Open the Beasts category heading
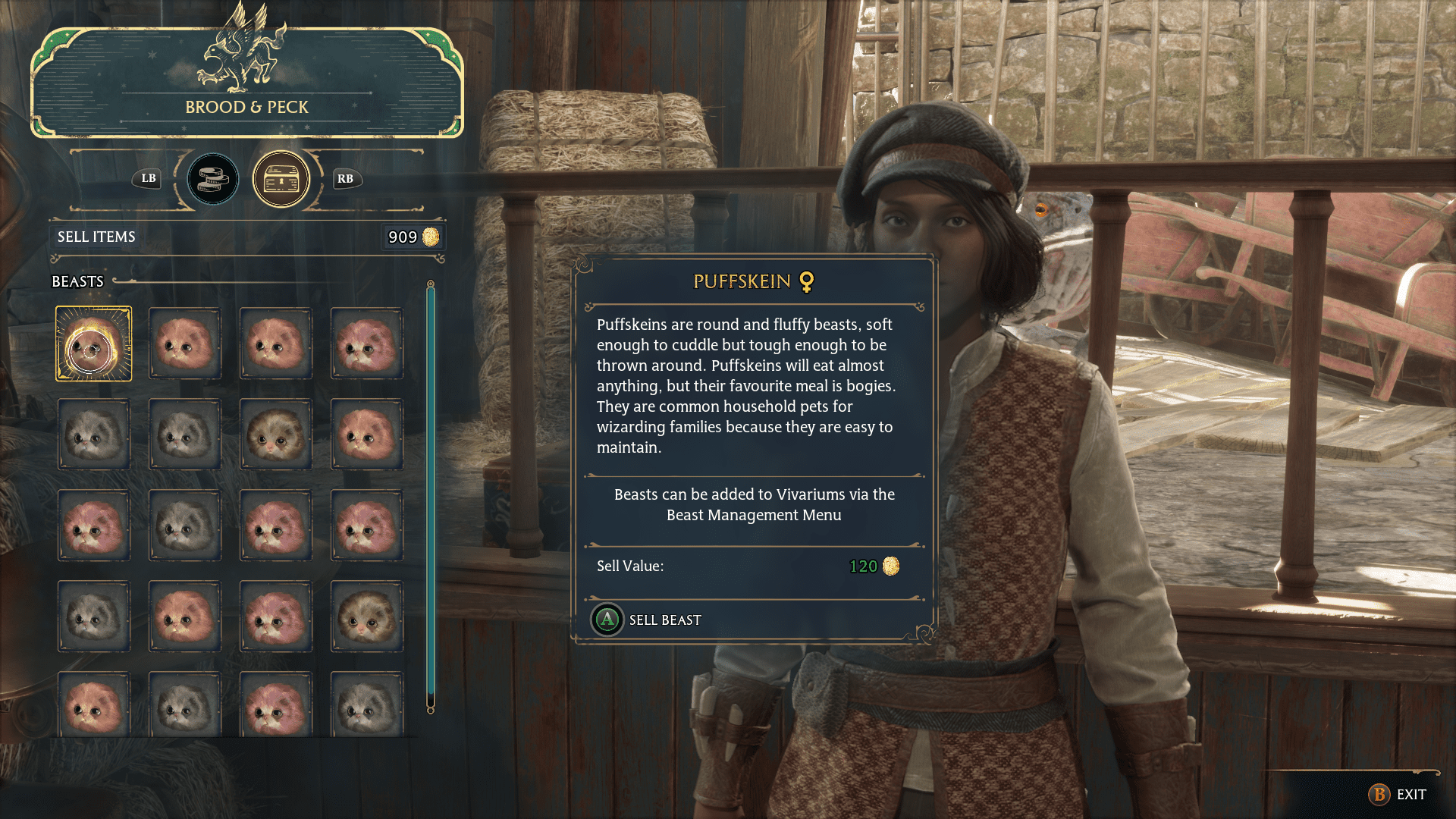The image size is (1456, 819). (x=77, y=281)
